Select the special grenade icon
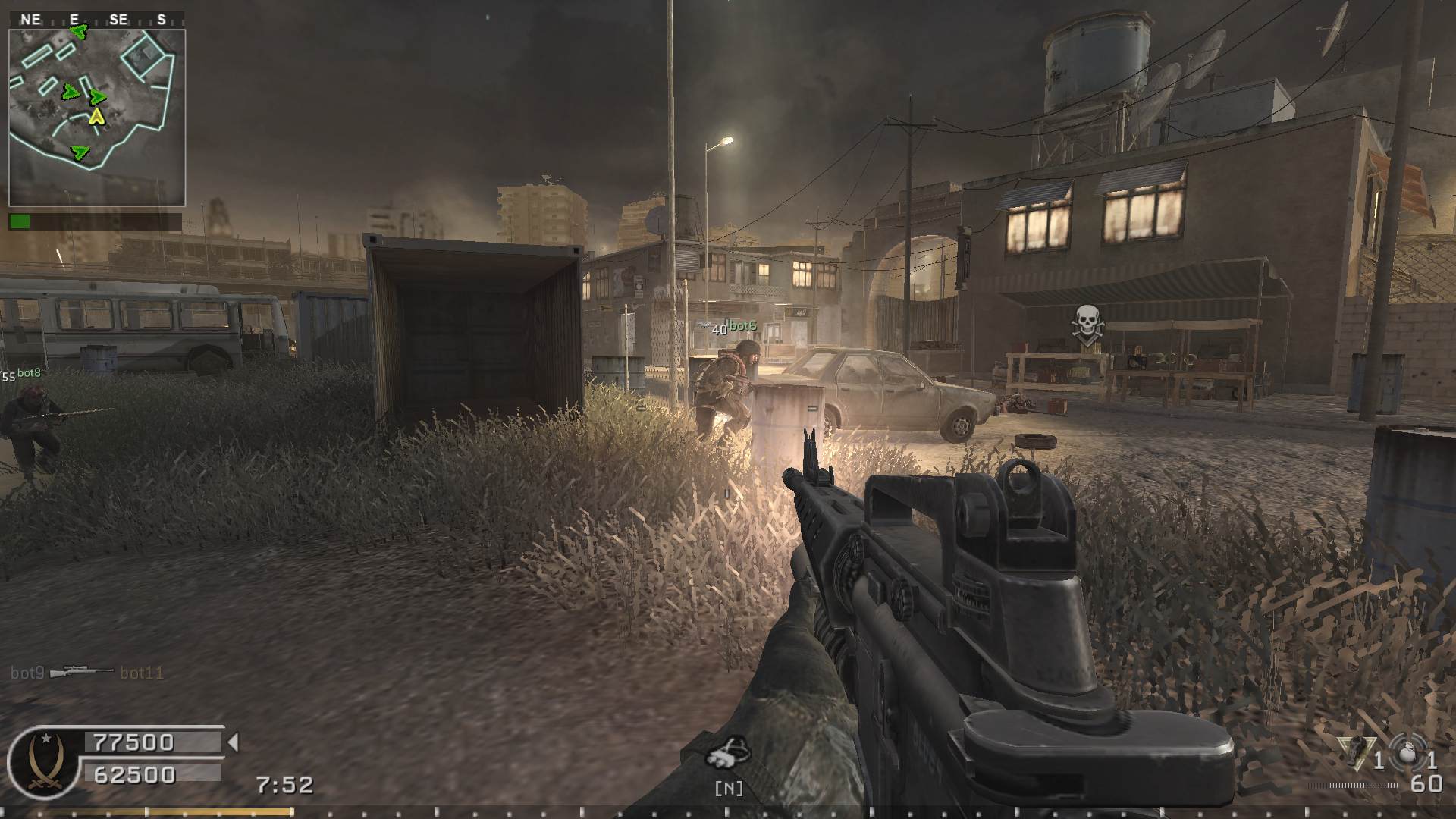1456x819 pixels. coord(1351,751)
